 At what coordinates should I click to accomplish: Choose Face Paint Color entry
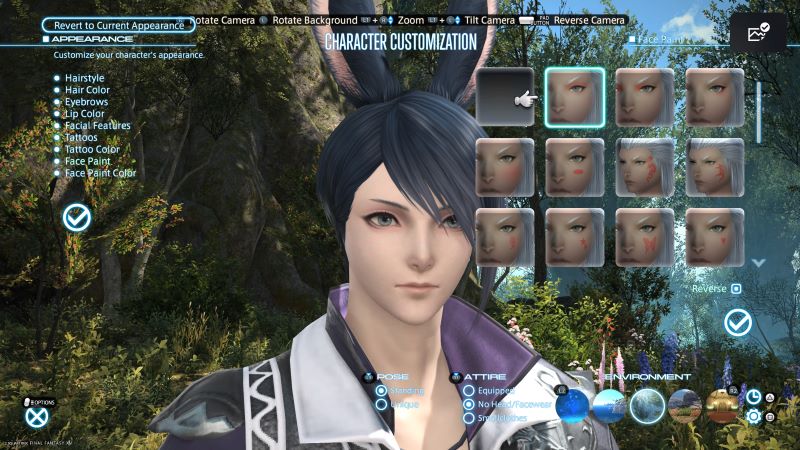tap(100, 173)
